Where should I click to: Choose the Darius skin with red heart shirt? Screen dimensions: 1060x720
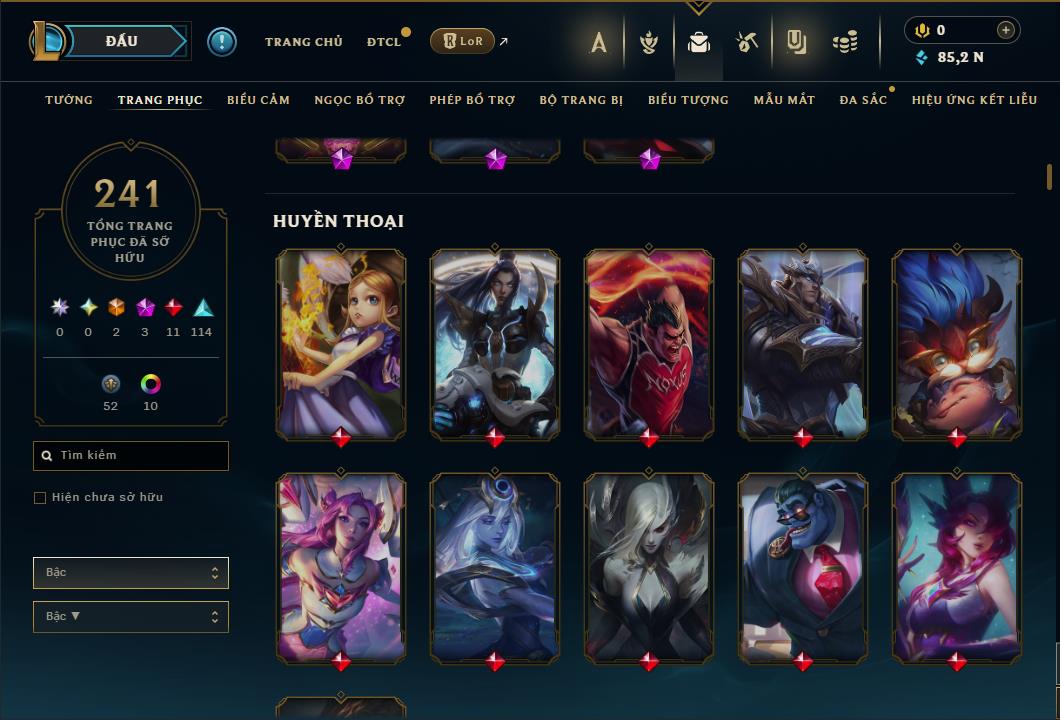(x=649, y=343)
